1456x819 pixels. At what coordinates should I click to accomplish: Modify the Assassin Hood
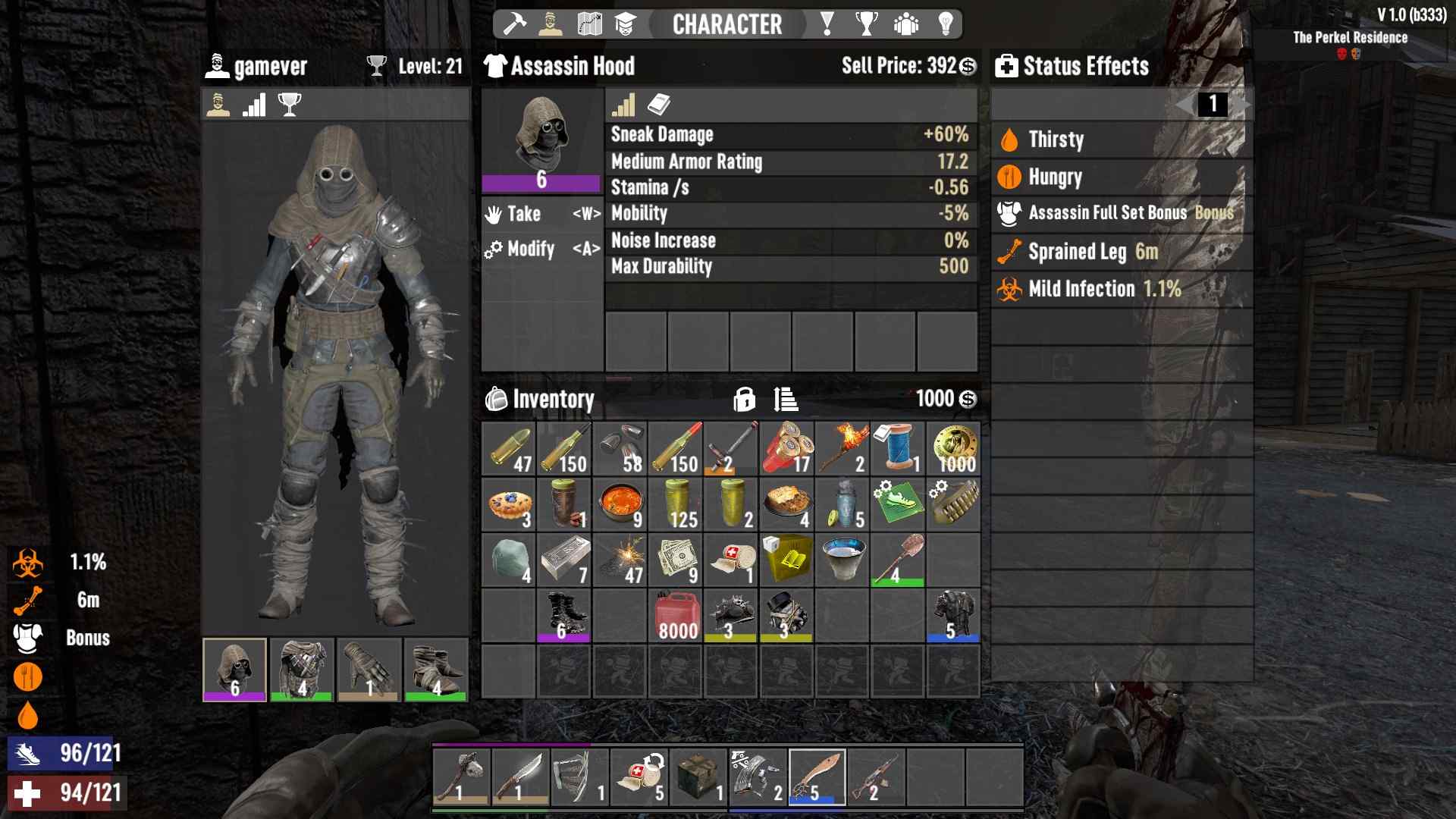[x=541, y=249]
